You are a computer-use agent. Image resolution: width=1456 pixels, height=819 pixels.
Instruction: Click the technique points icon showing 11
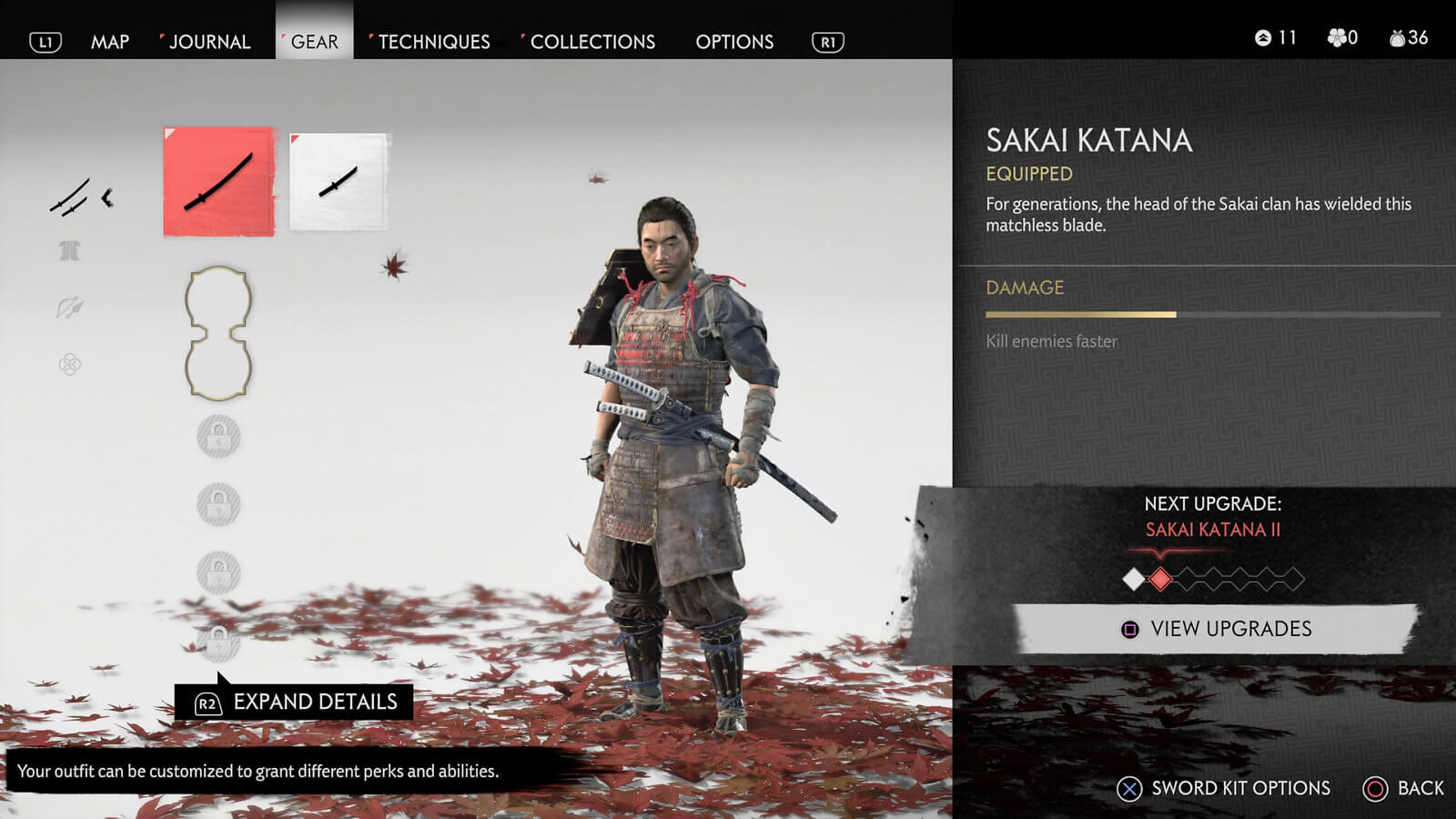[1265, 37]
